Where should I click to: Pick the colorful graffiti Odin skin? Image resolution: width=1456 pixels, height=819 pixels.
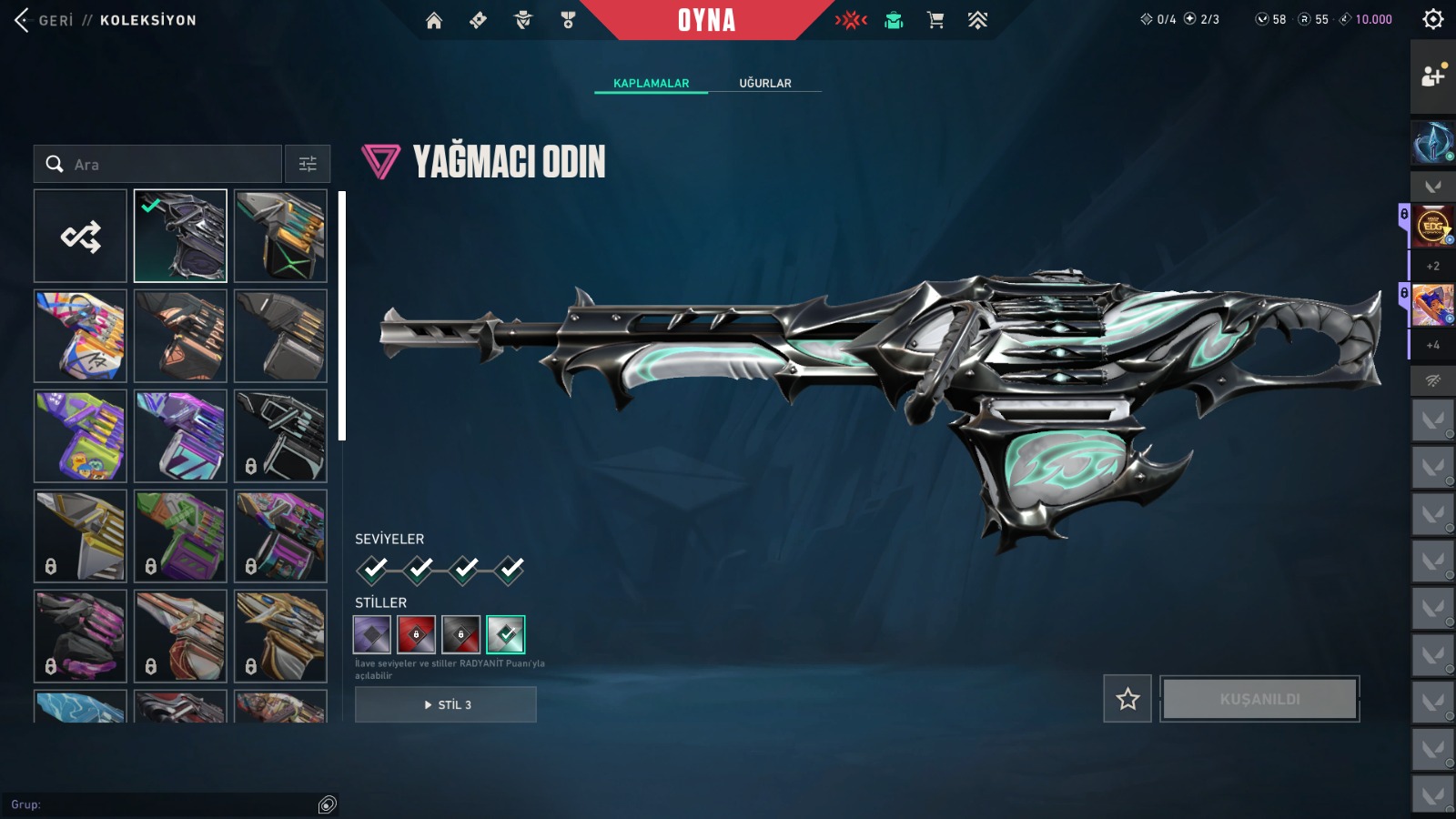81,337
